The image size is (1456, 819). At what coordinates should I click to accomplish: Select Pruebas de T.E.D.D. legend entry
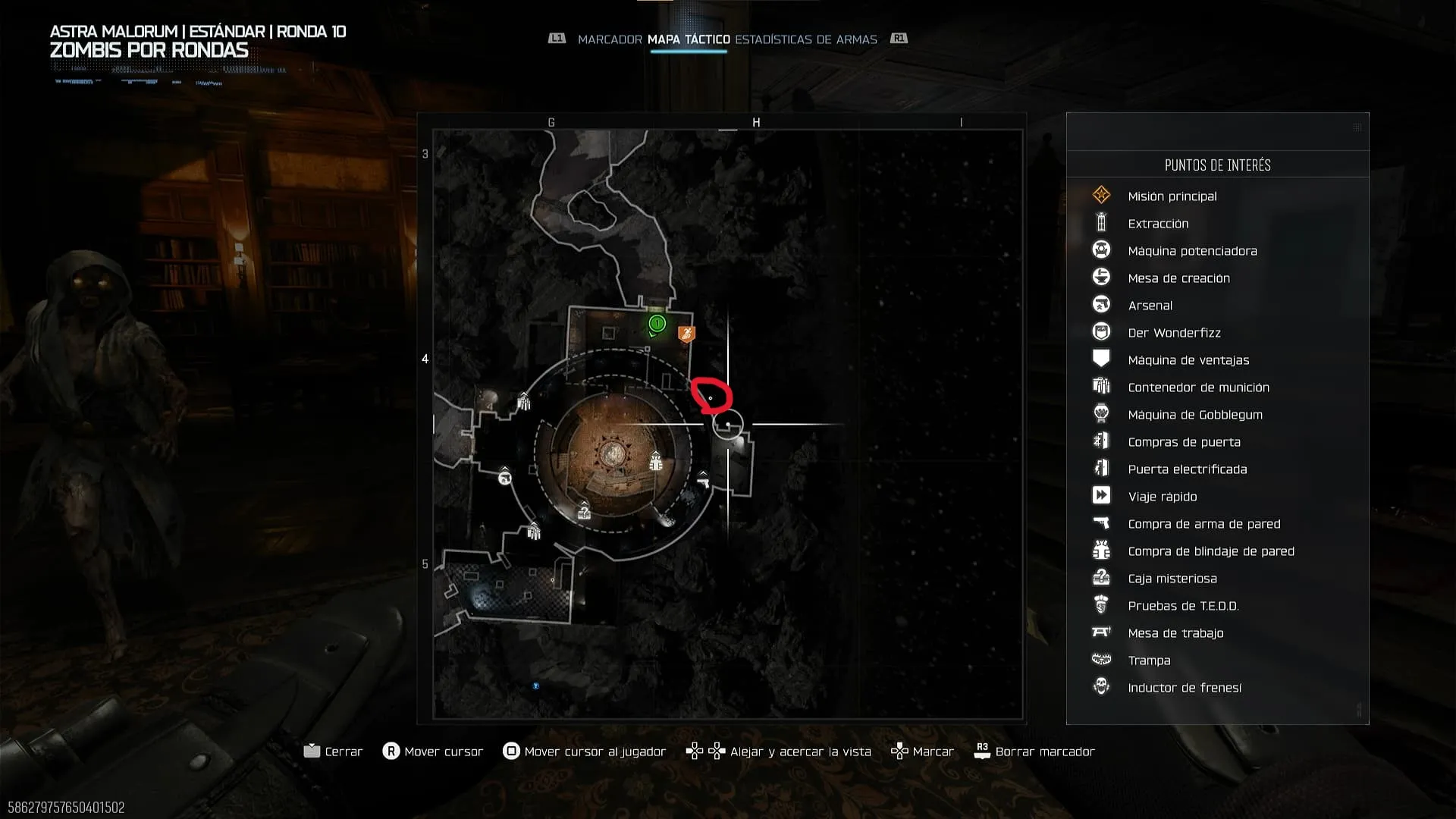click(1183, 606)
